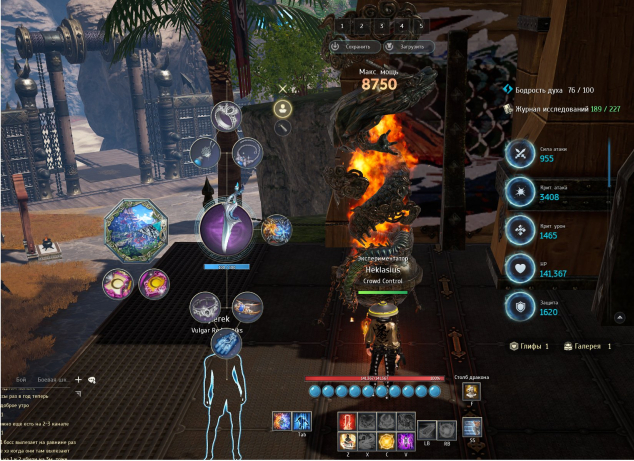Viewport: 634px width, 461px height.
Task: Select preset slot number 1
Action: [x=341, y=25]
